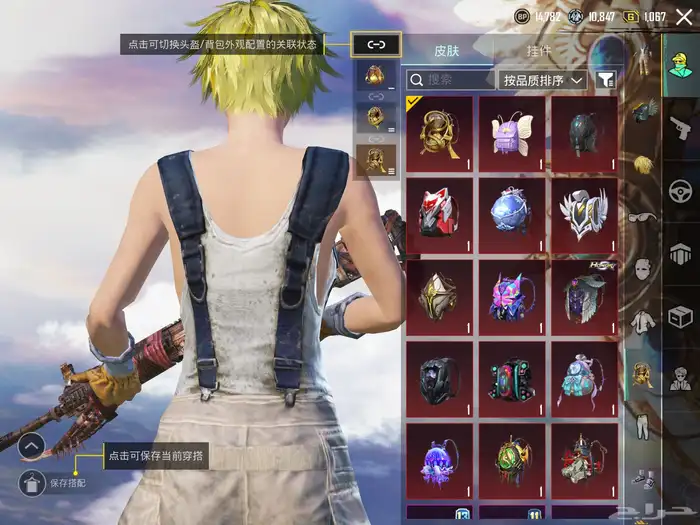Open the steering wheel vehicles category
The height and width of the screenshot is (525, 700).
682,189
